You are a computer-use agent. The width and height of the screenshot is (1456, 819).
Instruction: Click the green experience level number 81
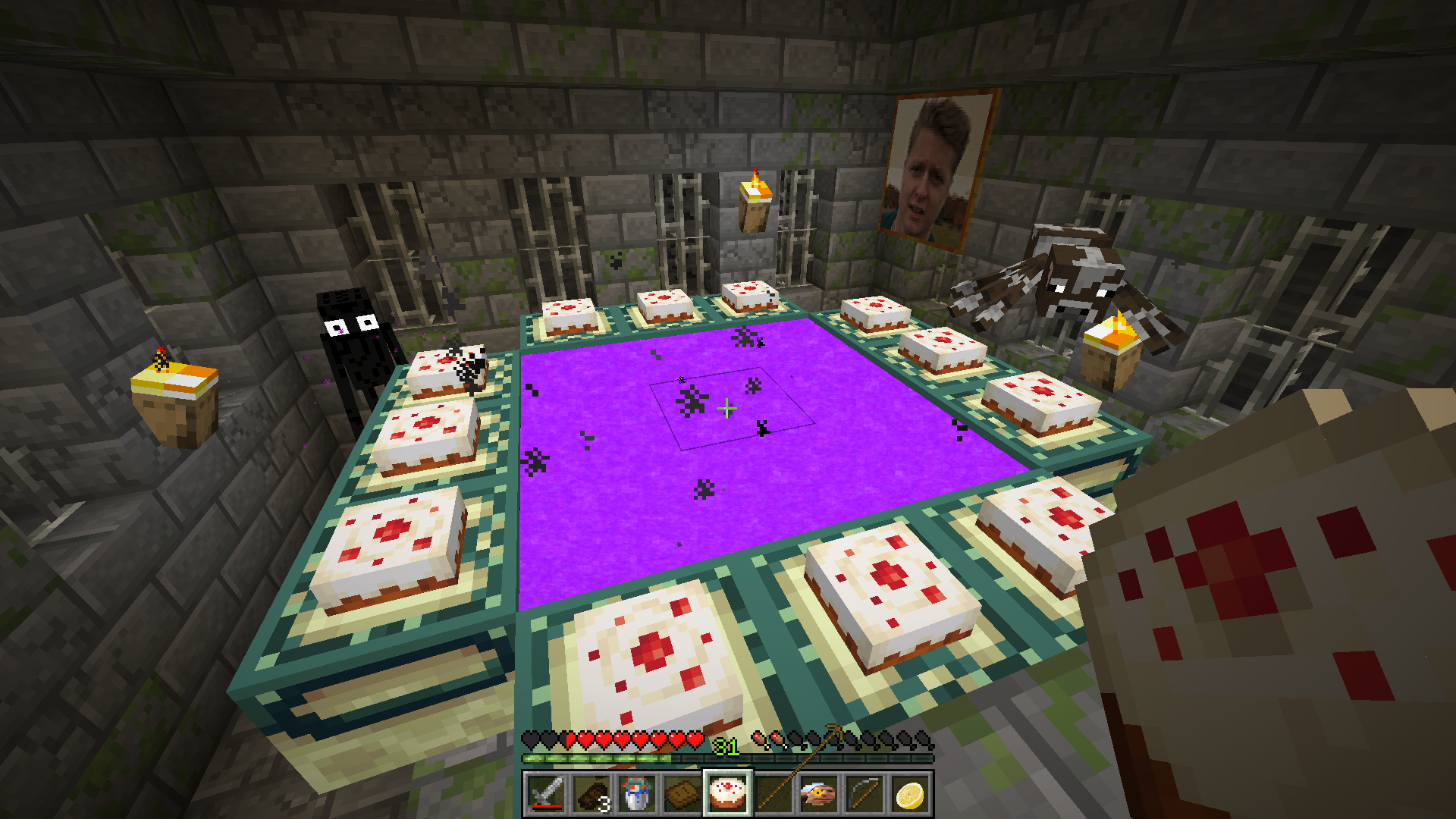click(726, 747)
